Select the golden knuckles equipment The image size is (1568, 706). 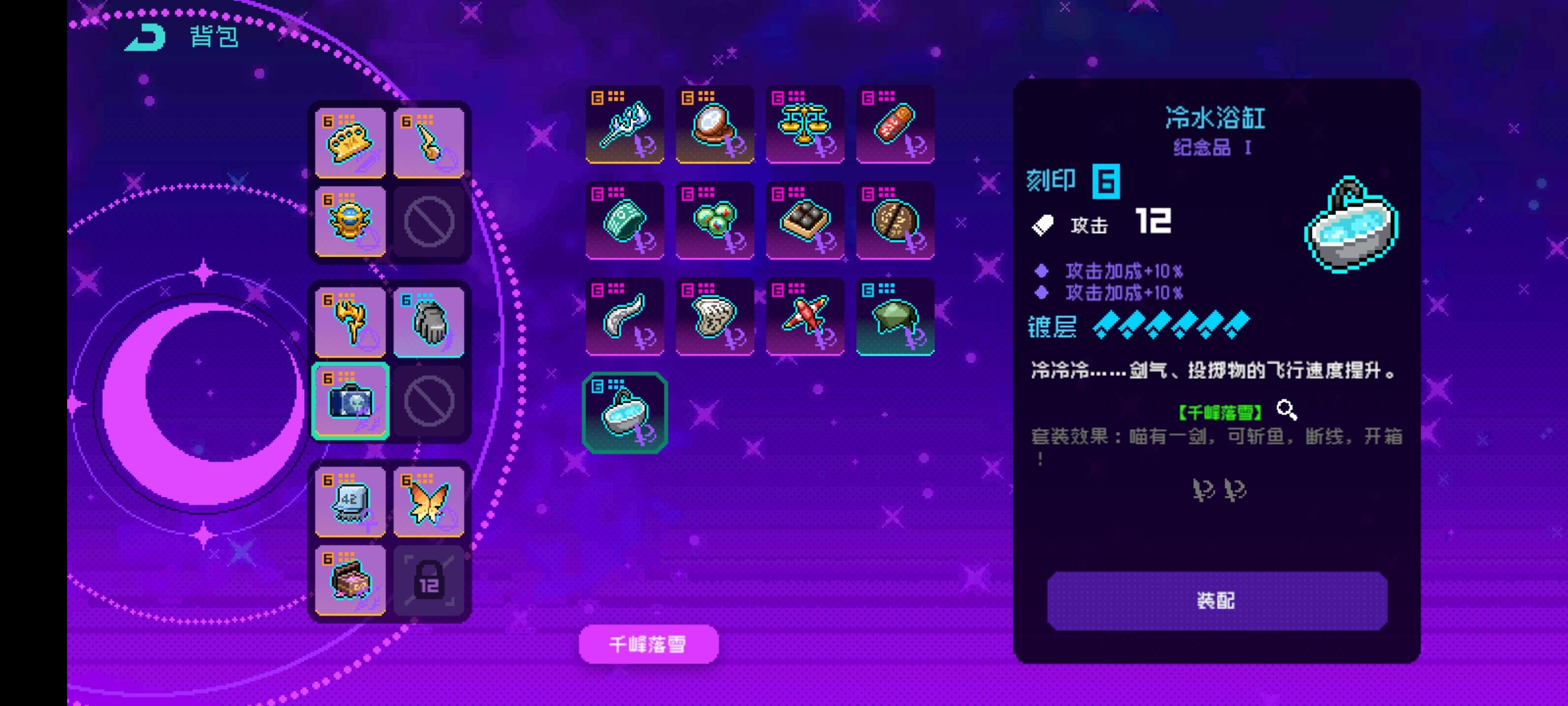350,142
